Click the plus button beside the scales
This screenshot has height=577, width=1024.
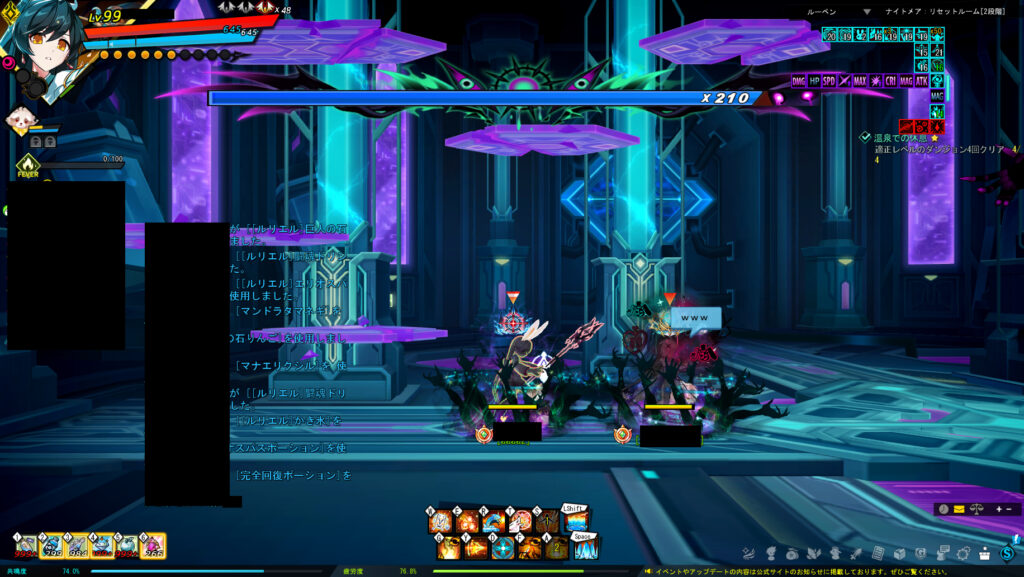pos(996,509)
